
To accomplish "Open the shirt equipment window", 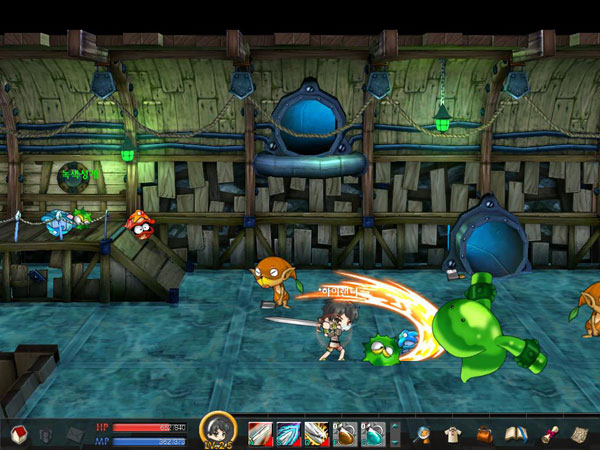I will point(453,433).
